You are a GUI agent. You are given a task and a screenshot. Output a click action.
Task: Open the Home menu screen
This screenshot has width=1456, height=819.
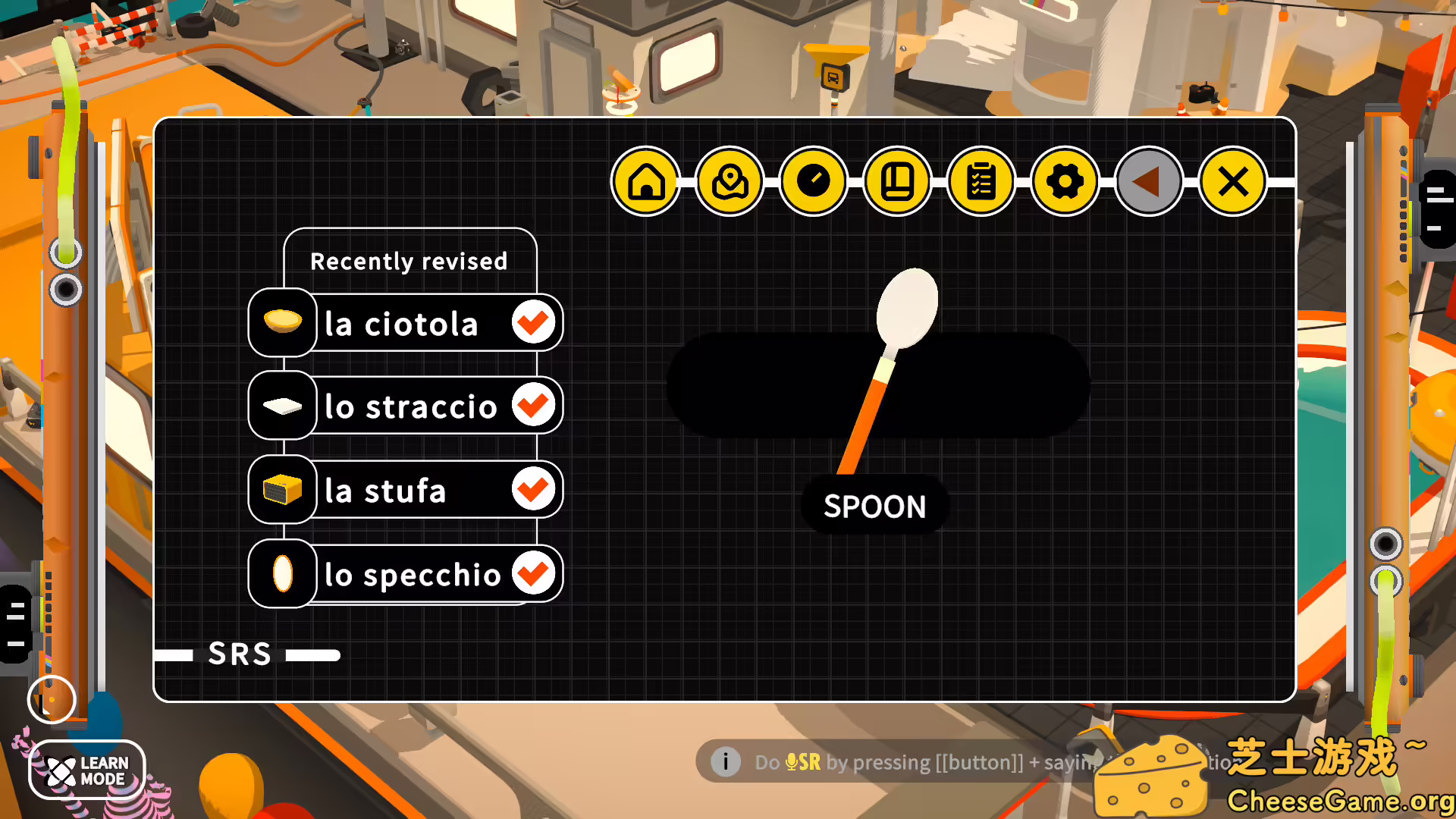coord(646,182)
